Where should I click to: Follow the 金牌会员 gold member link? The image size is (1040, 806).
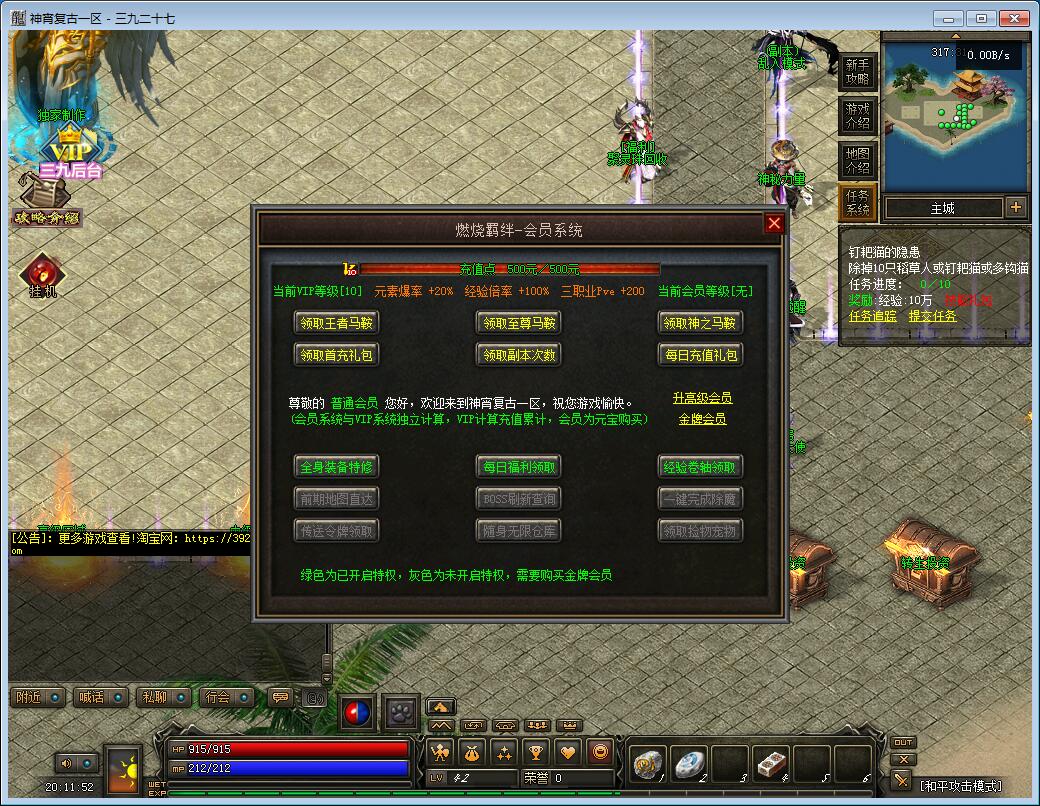702,419
